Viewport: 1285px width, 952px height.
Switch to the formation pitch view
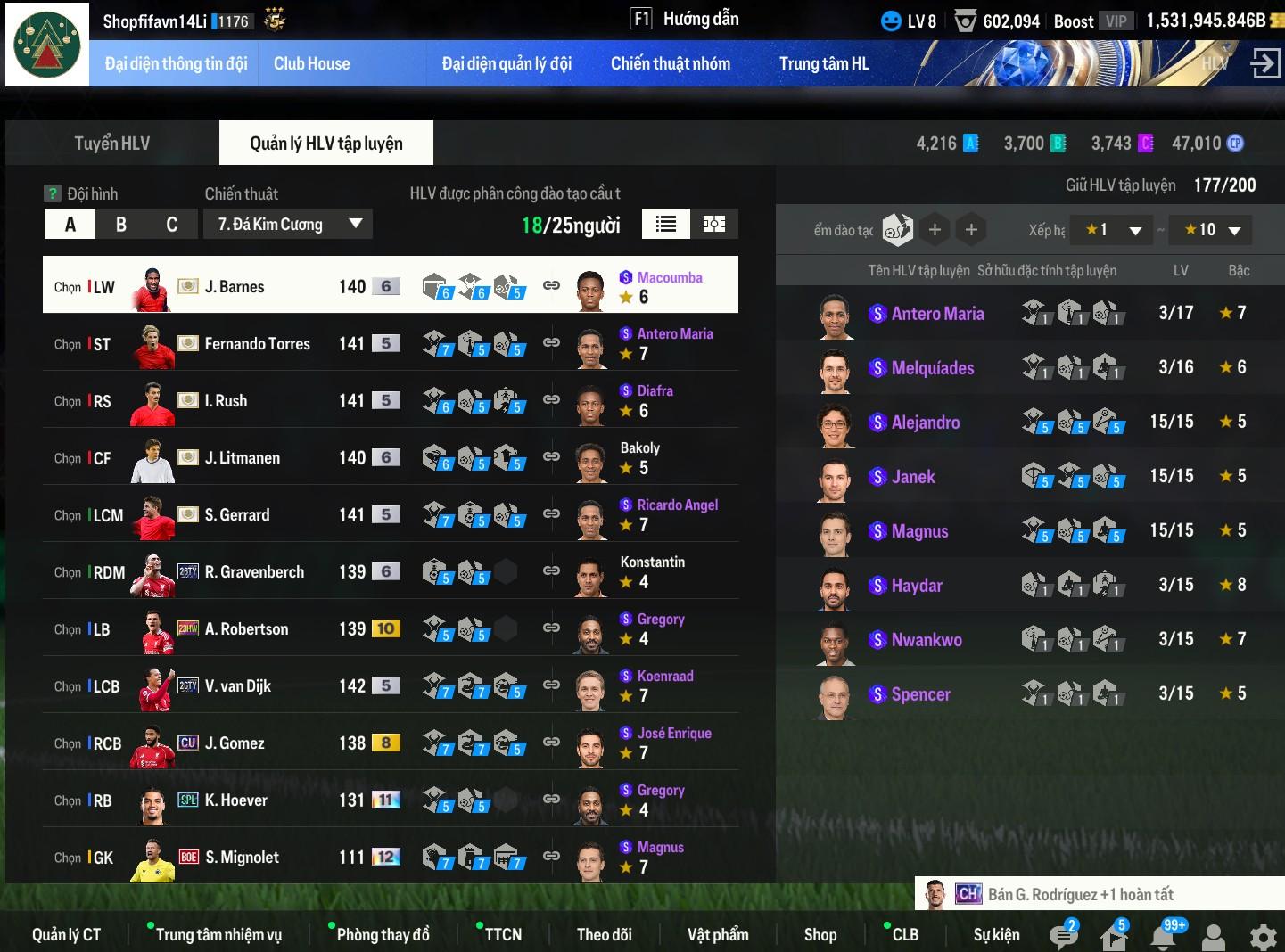(x=714, y=225)
